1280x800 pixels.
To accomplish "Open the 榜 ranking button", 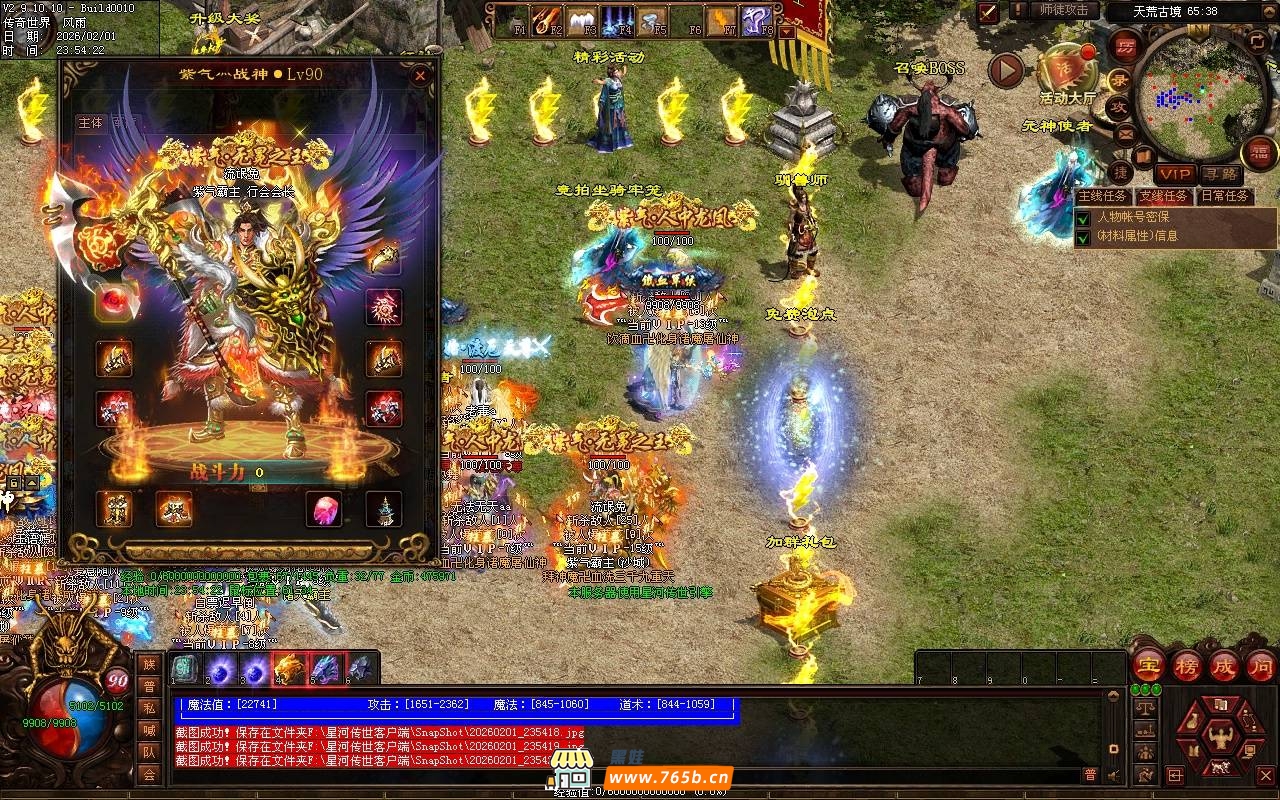I will [x=1187, y=667].
